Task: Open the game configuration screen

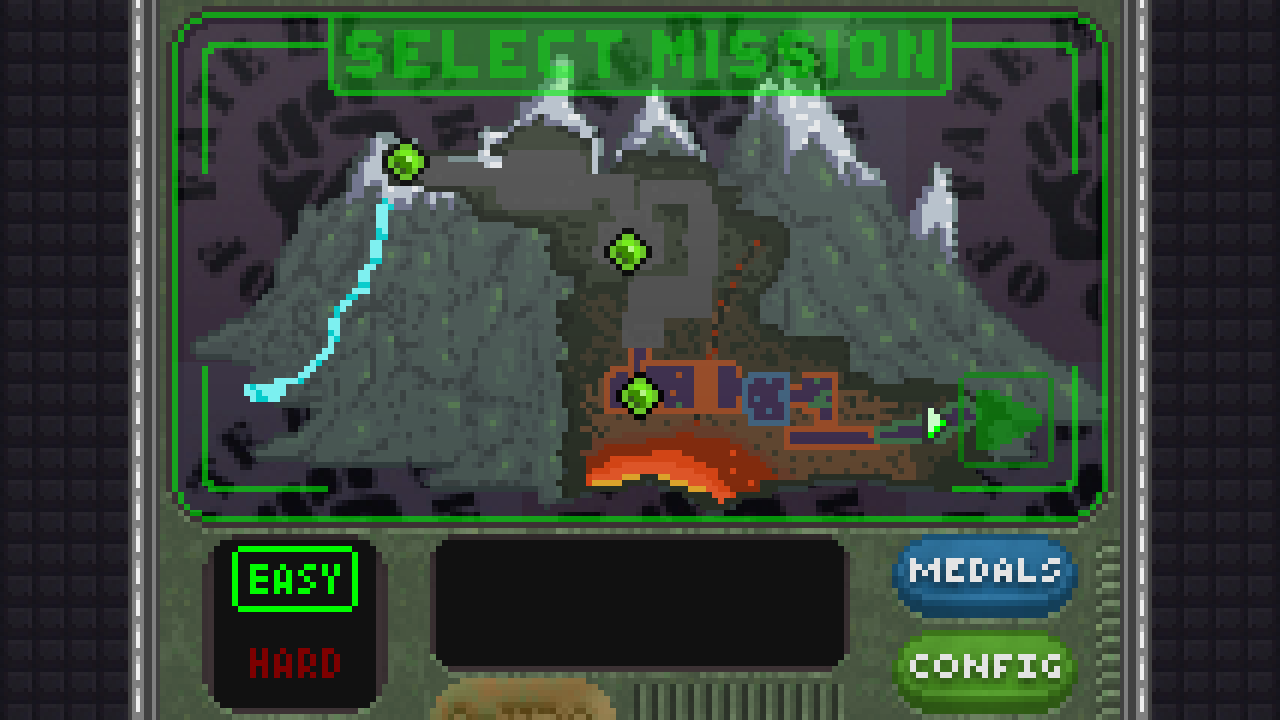Action: point(983,667)
